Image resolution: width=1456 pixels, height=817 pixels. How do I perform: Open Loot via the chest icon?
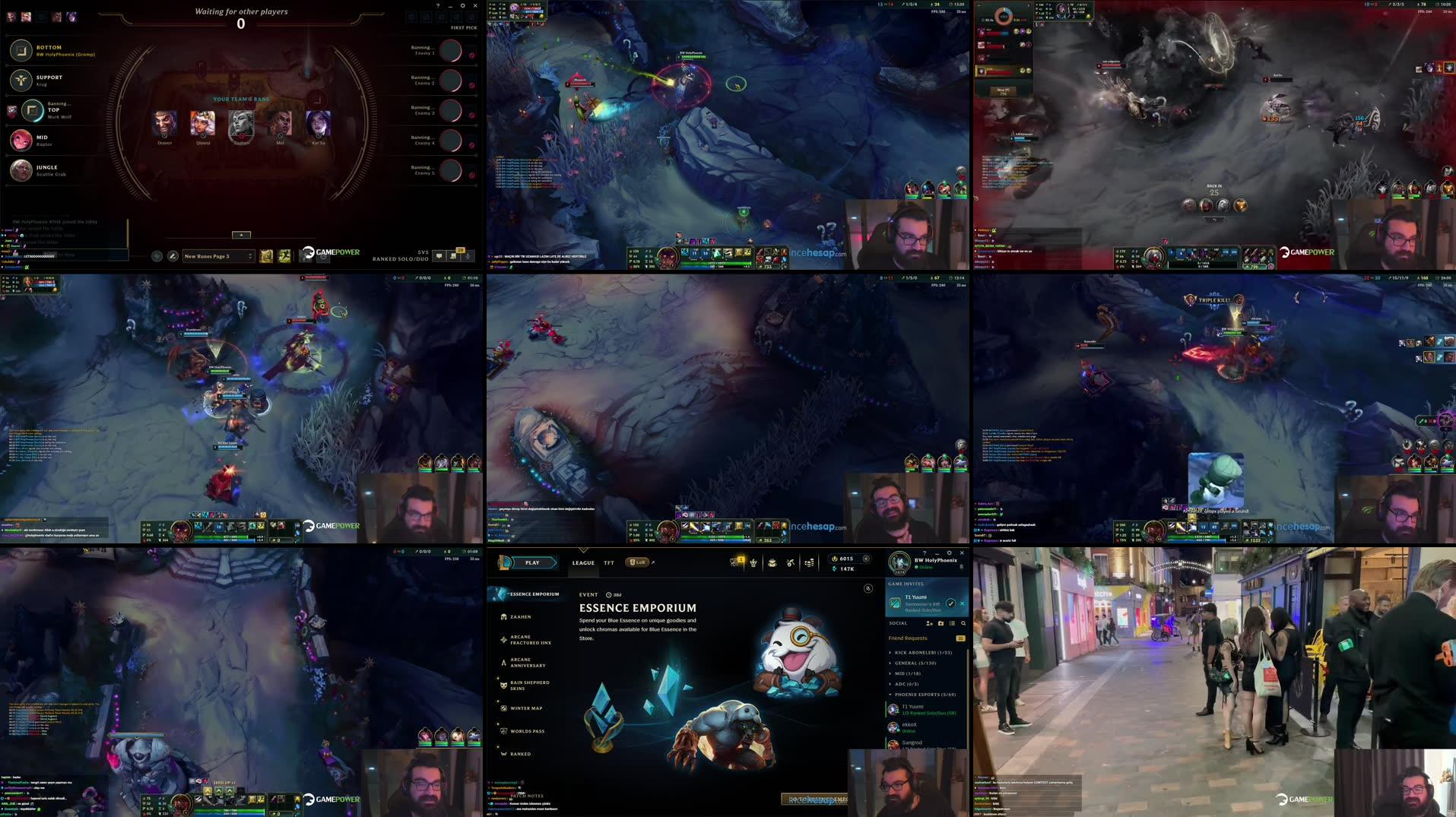tap(773, 562)
